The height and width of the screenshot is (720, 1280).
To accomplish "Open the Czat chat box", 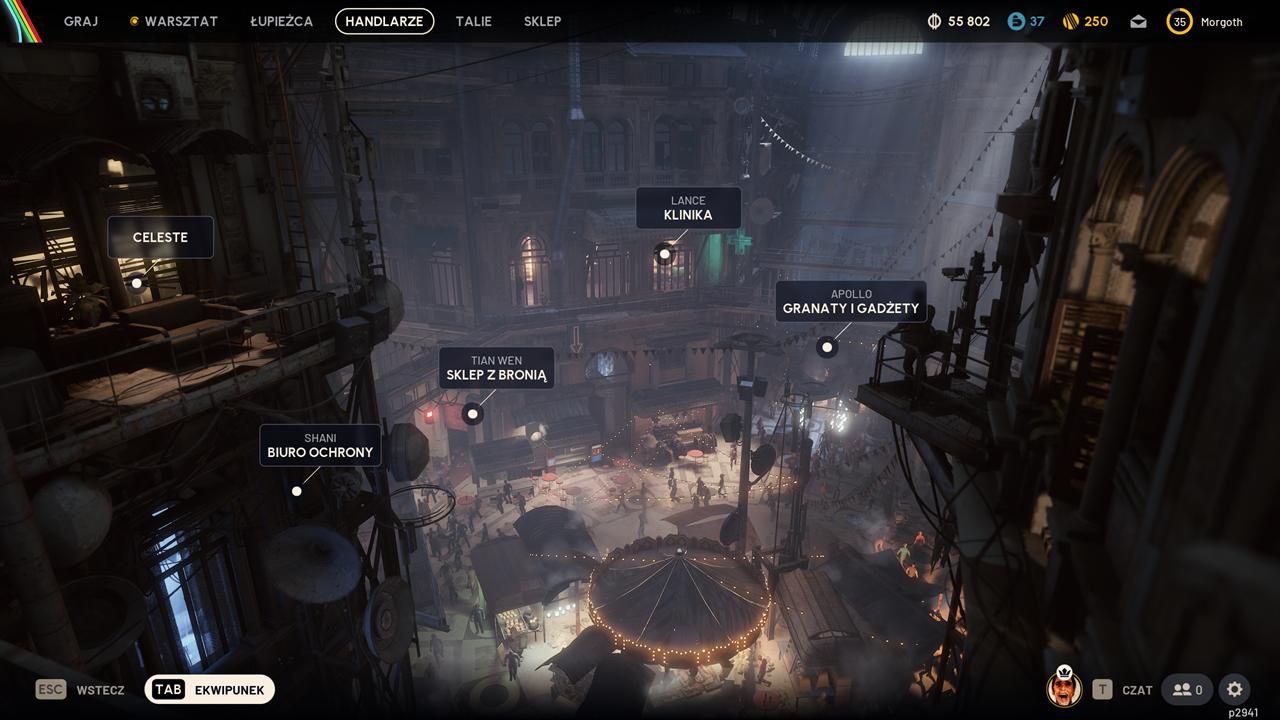I will click(x=1123, y=690).
